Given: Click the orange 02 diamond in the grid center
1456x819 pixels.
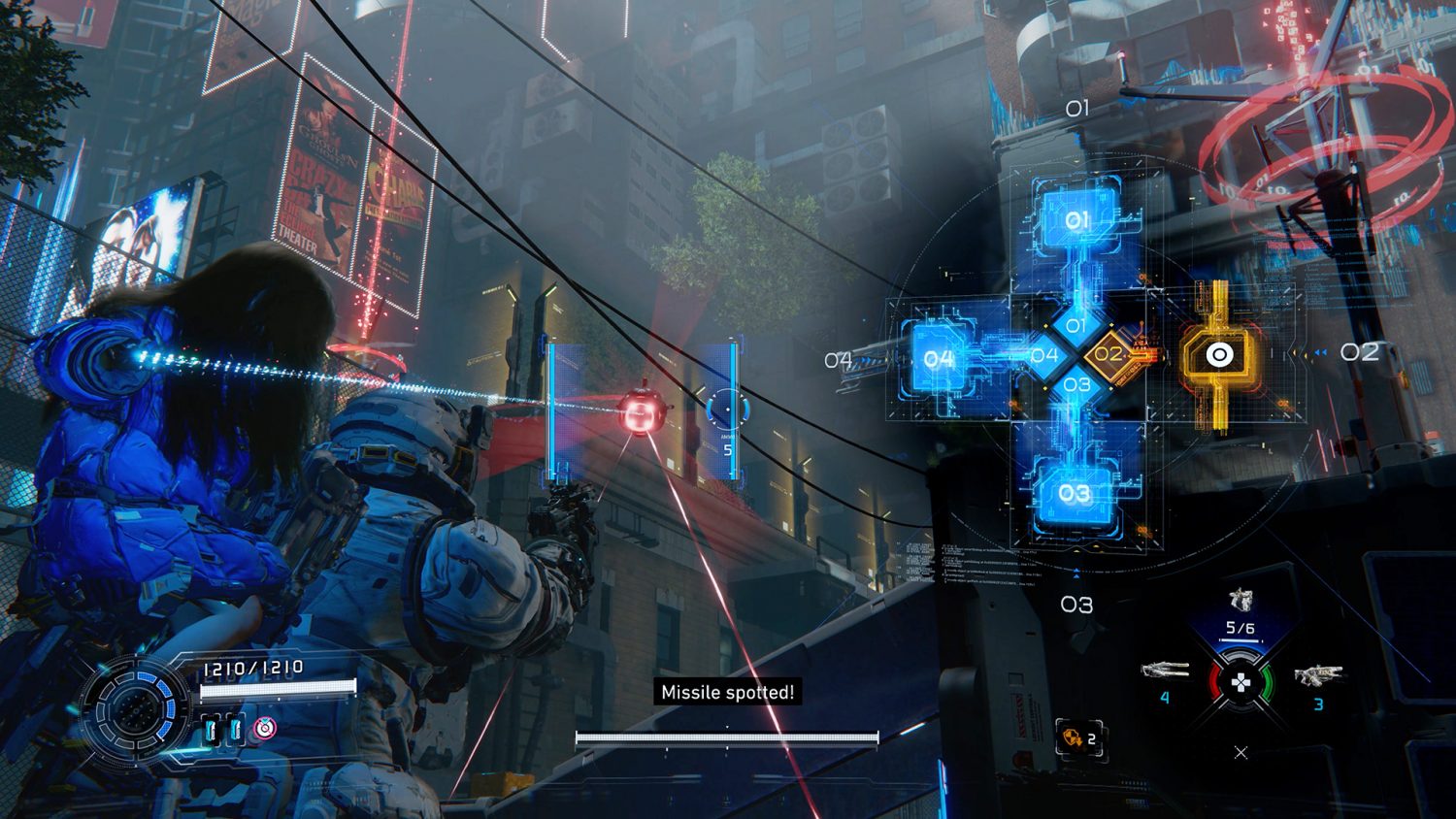Looking at the screenshot, I should (x=1109, y=354).
